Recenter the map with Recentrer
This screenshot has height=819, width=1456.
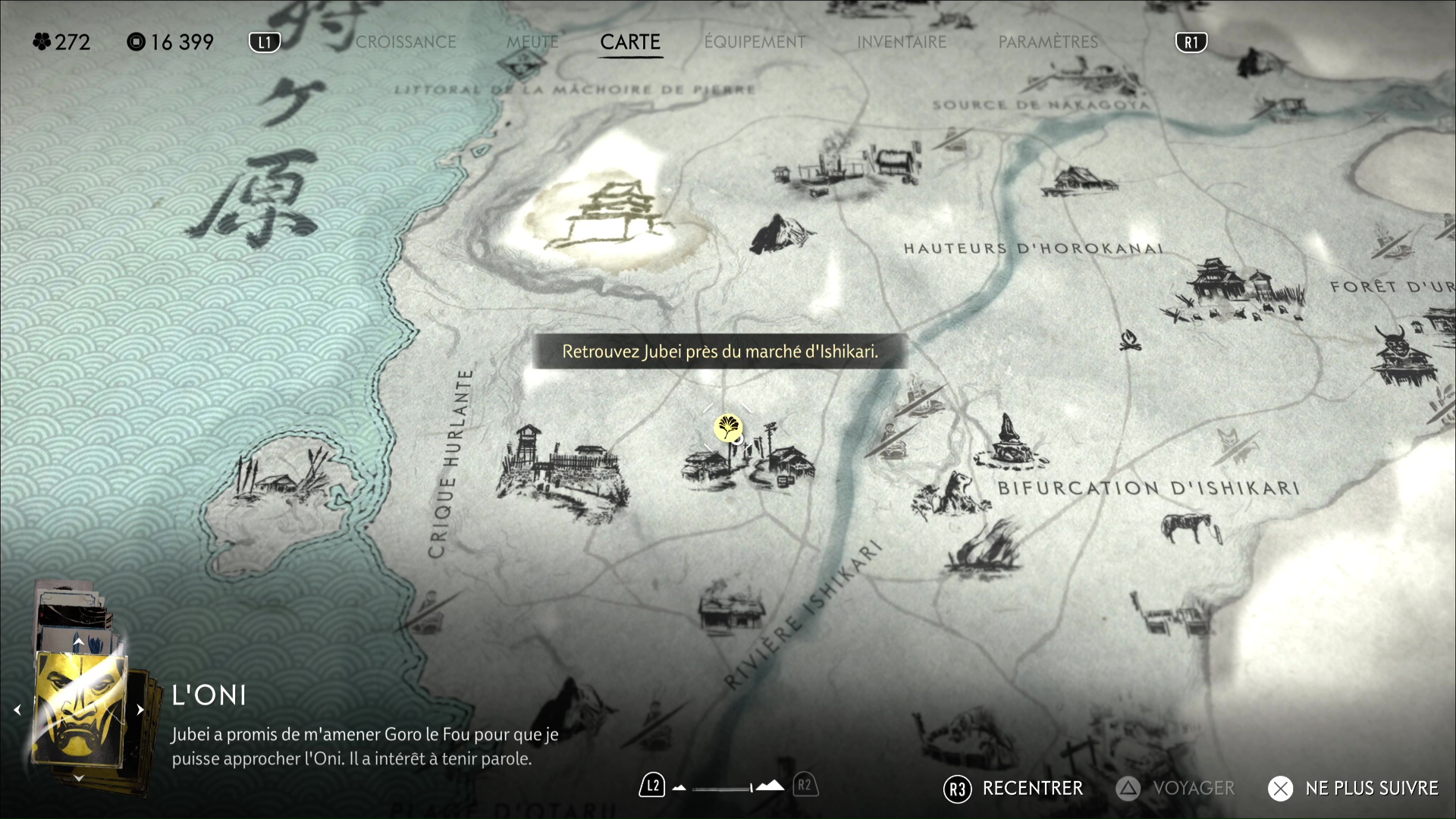coord(1013,789)
